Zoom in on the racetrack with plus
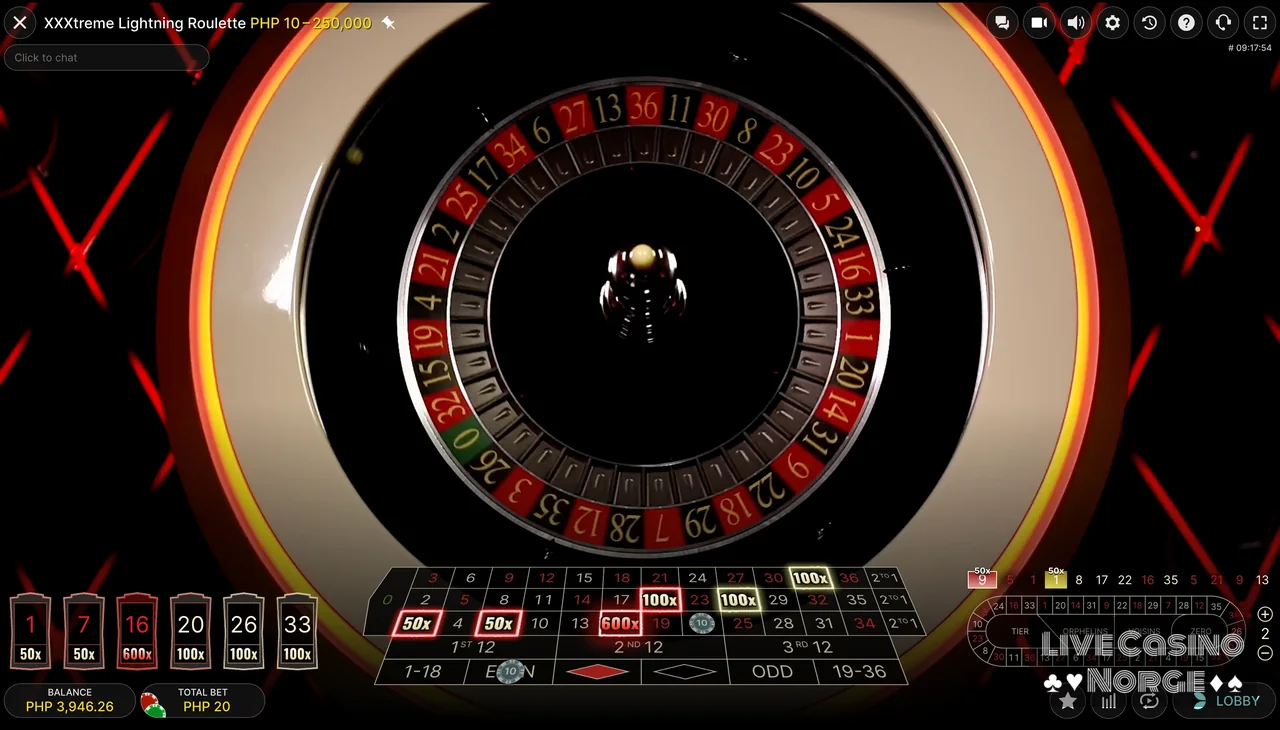This screenshot has width=1280, height=730. pyautogui.click(x=1264, y=615)
